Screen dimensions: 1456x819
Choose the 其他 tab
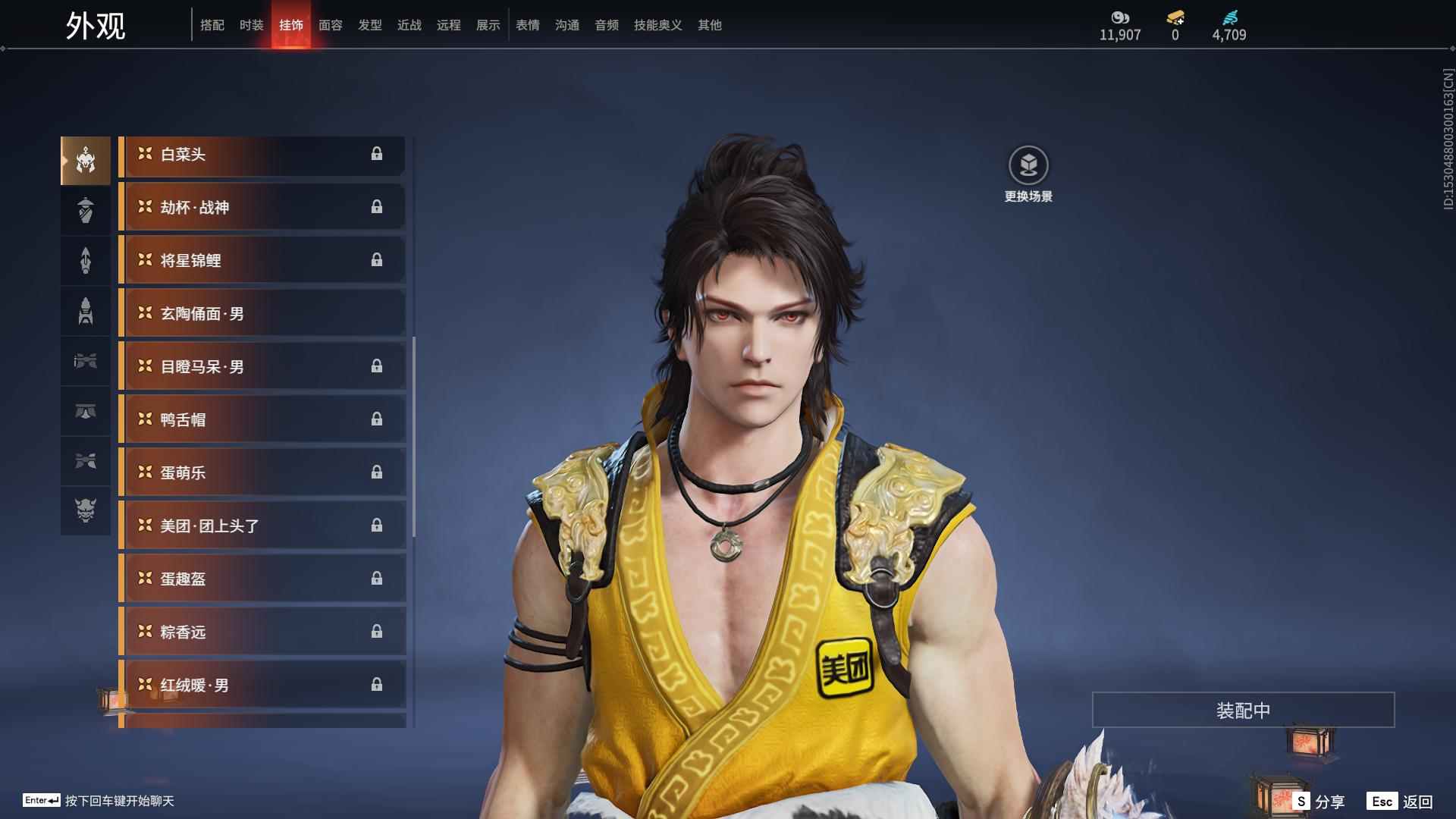point(709,25)
